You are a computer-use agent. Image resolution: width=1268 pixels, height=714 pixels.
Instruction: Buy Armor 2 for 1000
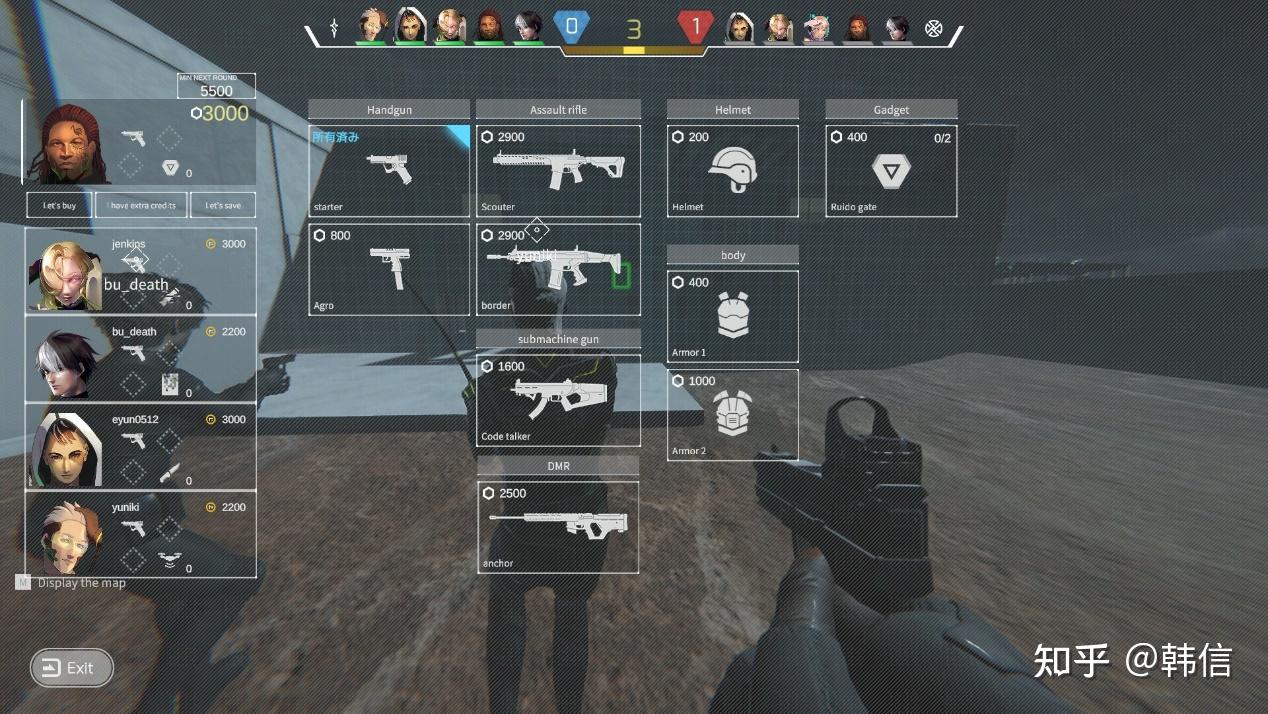click(732, 415)
